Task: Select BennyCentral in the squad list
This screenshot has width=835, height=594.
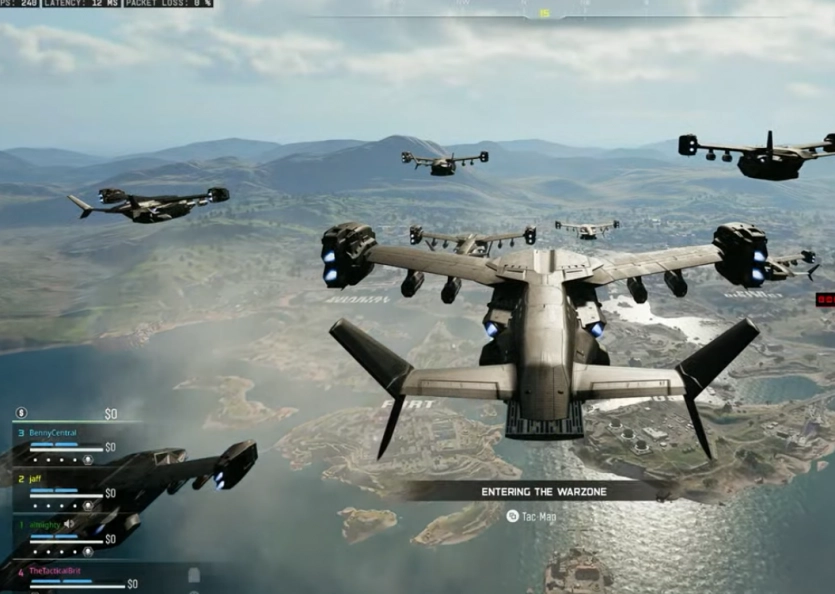Action: click(53, 433)
